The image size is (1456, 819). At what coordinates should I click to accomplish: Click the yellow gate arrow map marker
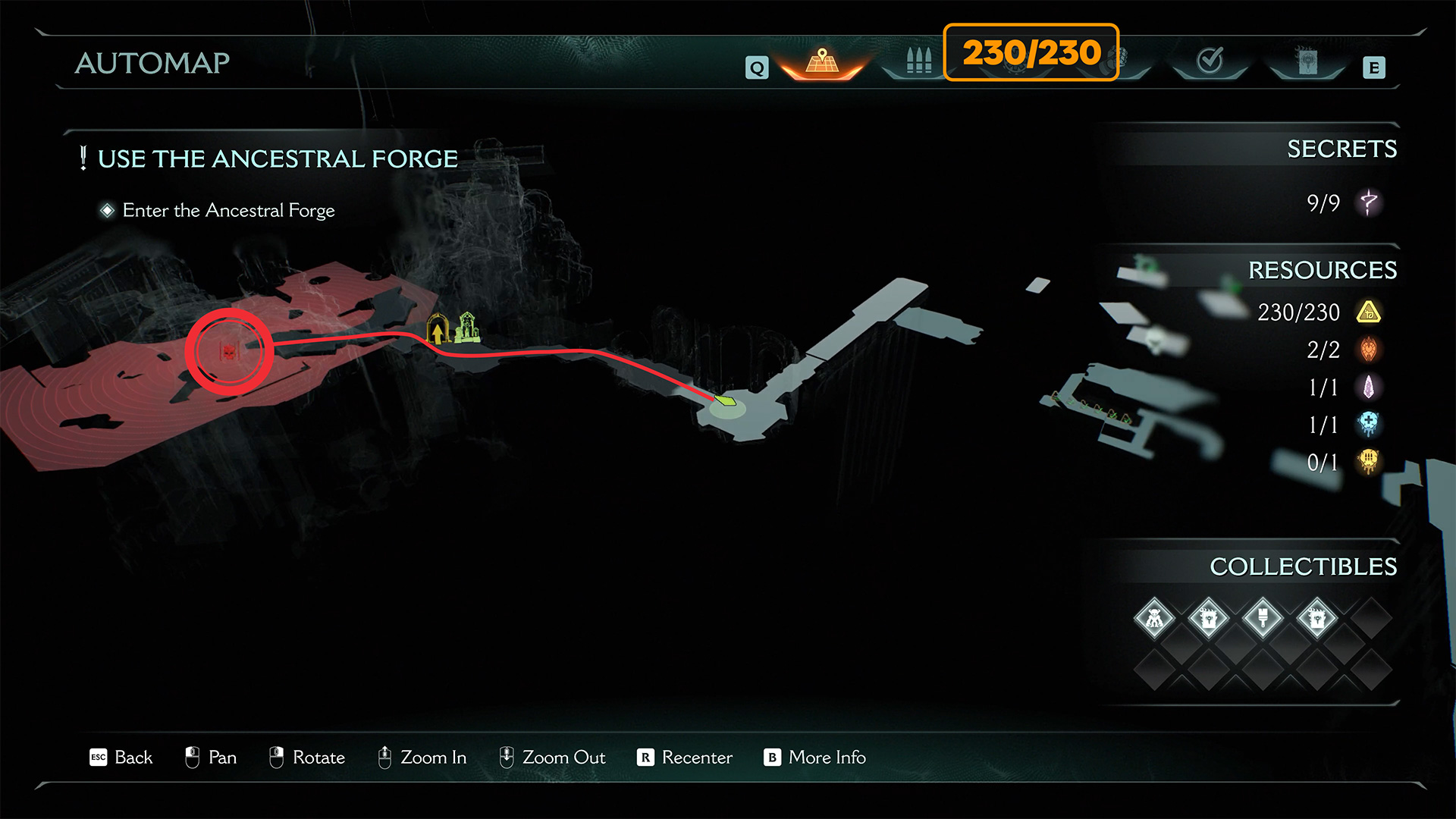438,330
